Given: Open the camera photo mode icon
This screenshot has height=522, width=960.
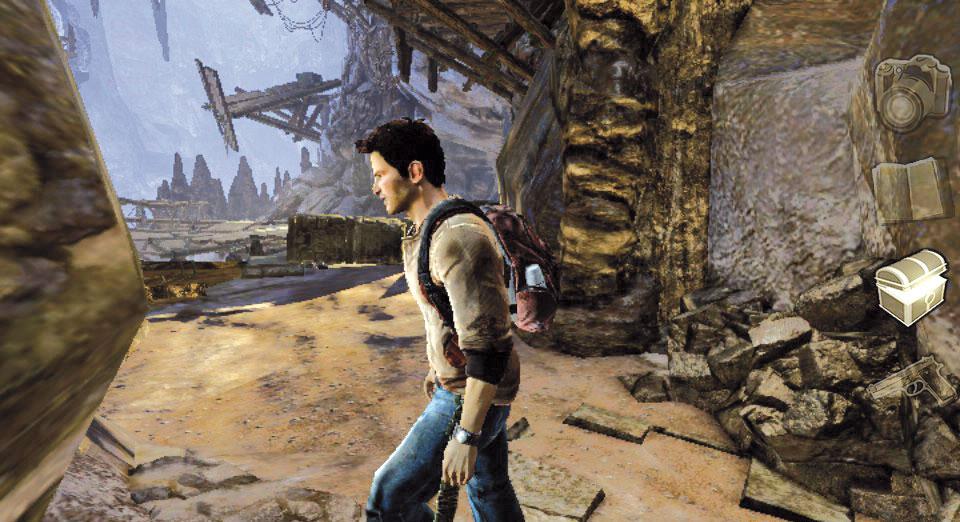Looking at the screenshot, I should 911,93.
